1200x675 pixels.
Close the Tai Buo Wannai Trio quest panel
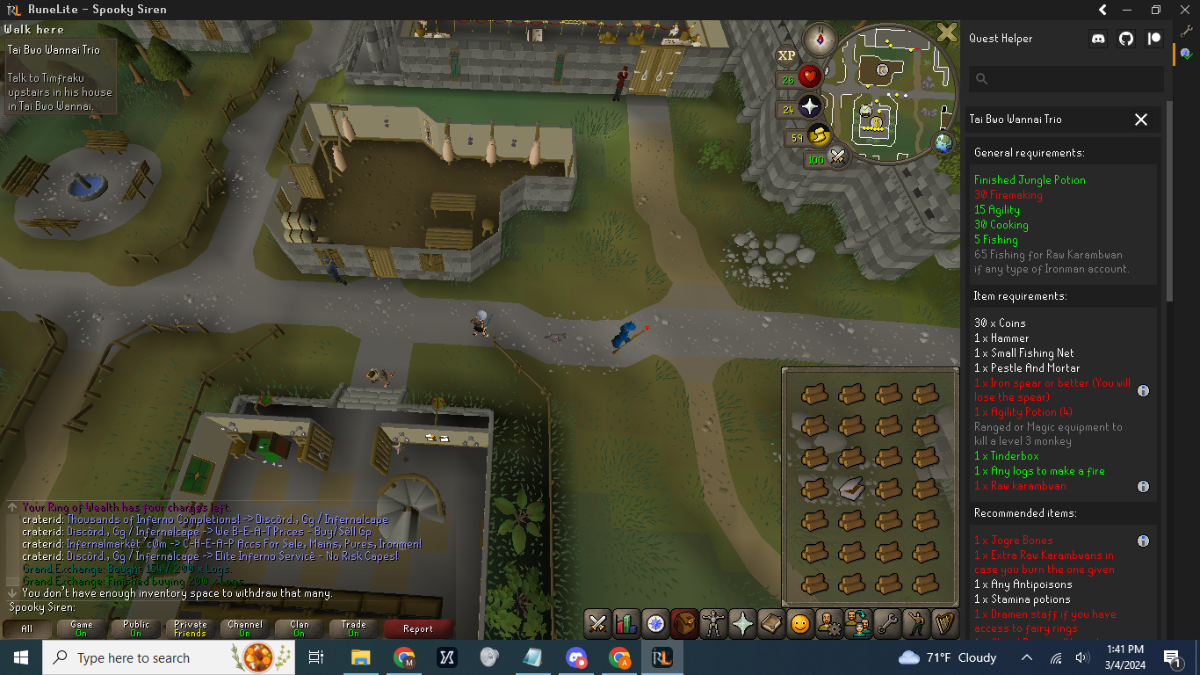pyautogui.click(x=1141, y=119)
